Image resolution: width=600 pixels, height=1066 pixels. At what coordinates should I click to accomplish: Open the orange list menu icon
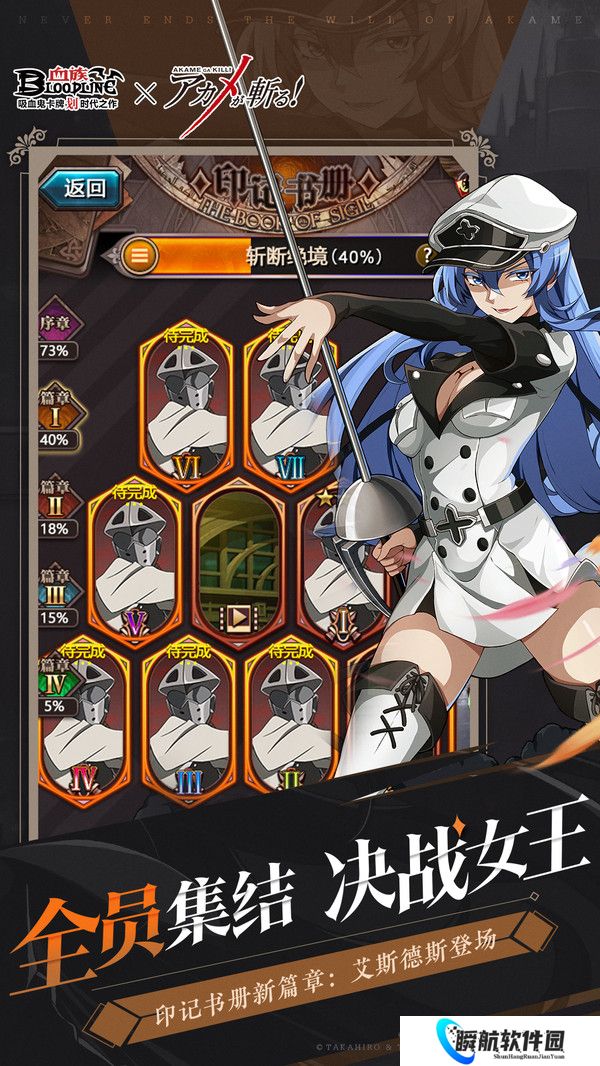tap(141, 256)
